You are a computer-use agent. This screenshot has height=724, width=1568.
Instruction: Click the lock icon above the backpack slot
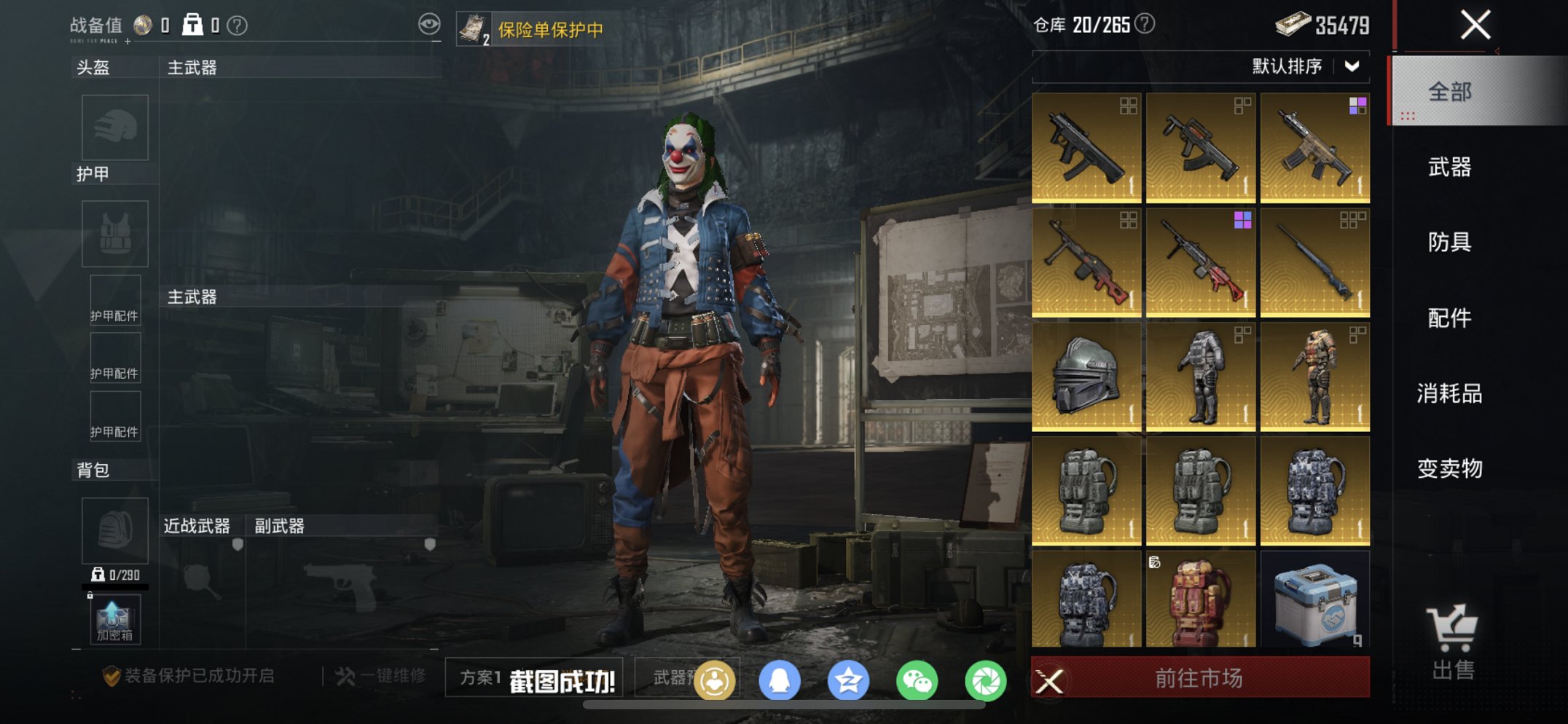pyautogui.click(x=89, y=594)
